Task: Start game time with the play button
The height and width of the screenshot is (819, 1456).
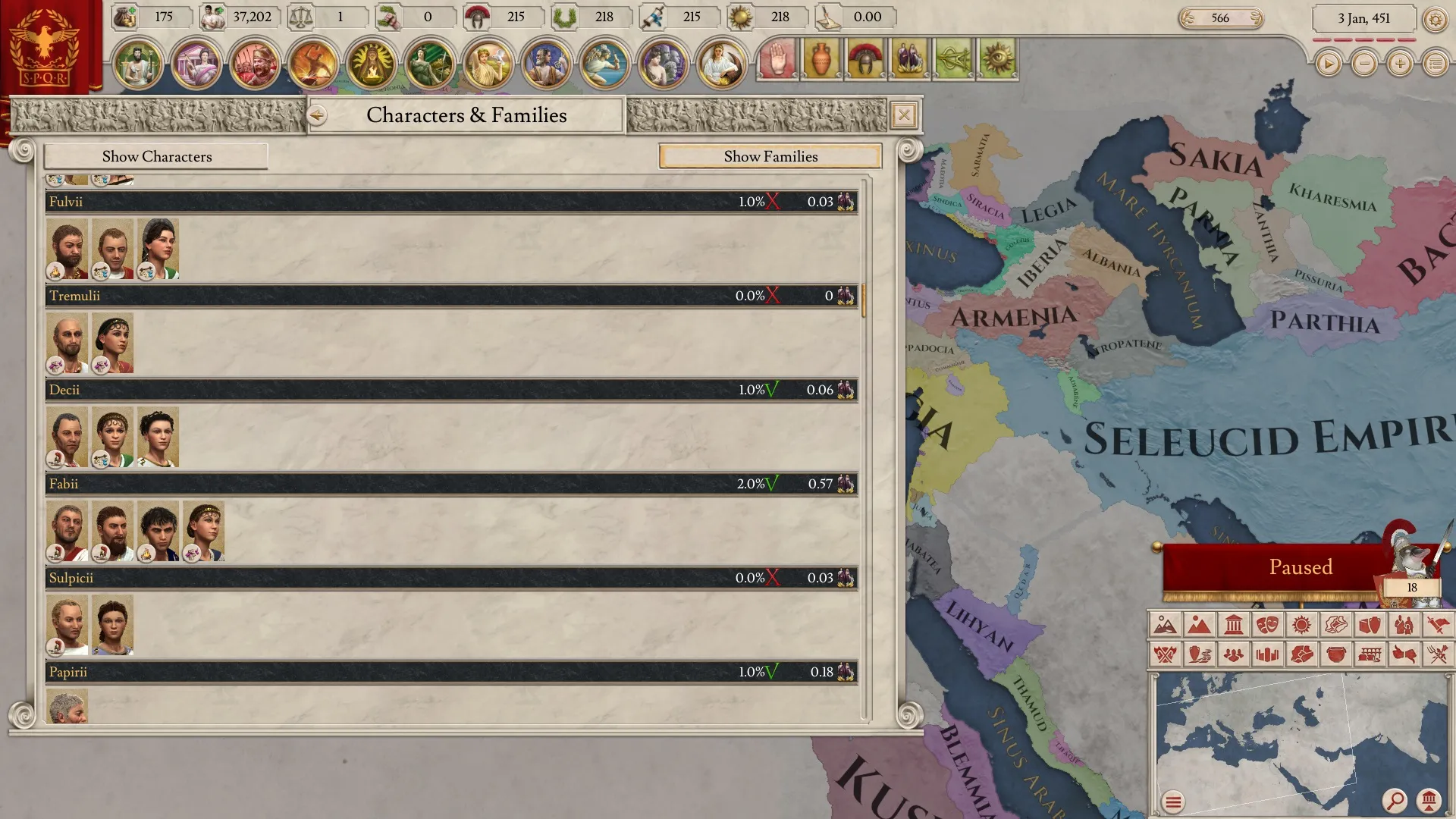Action: [x=1328, y=64]
